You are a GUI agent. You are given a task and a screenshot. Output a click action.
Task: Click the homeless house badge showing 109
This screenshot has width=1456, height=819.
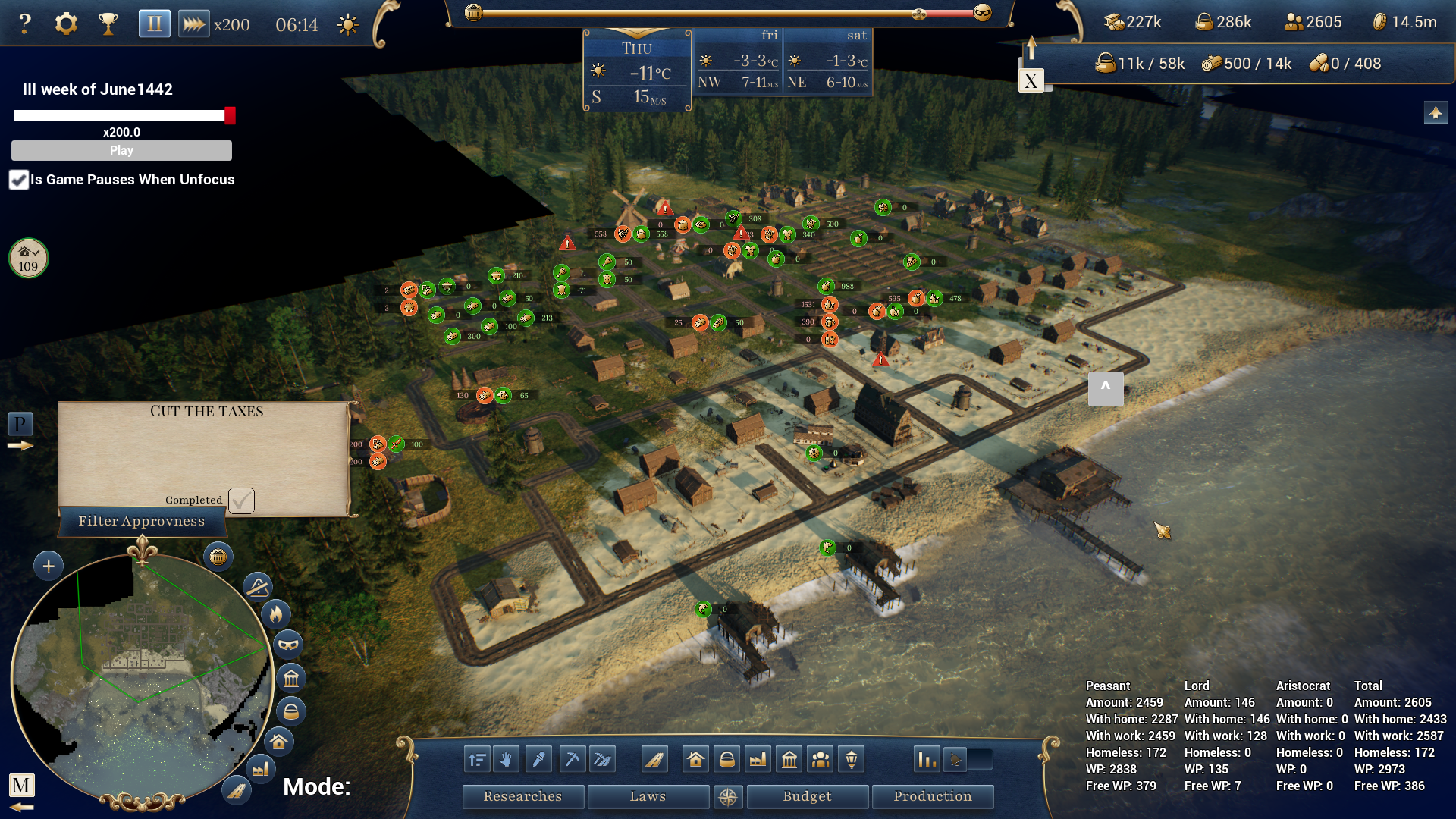[x=28, y=259]
